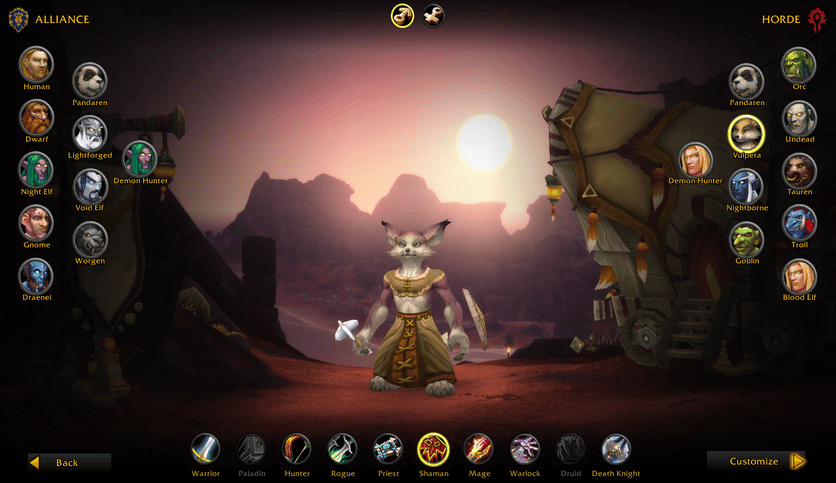
Task: Pick the Human race portrait
Action: [36, 64]
